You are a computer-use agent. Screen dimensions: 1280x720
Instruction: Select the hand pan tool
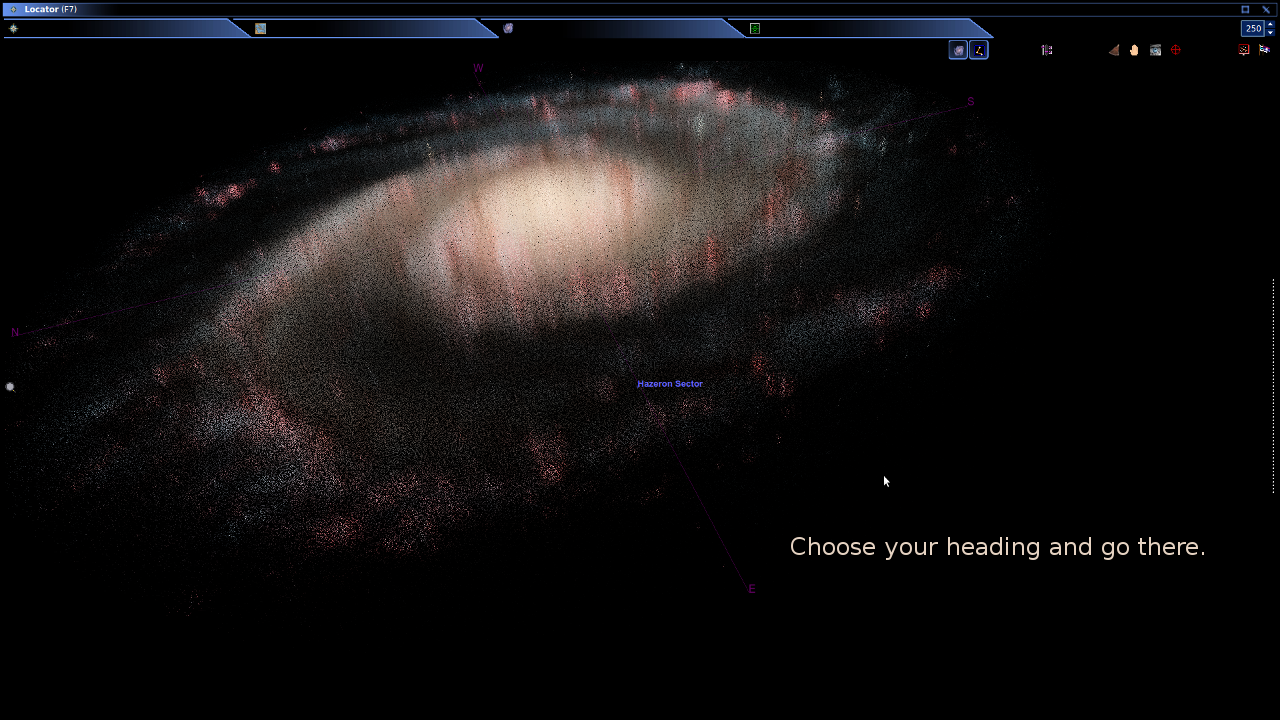[1134, 50]
